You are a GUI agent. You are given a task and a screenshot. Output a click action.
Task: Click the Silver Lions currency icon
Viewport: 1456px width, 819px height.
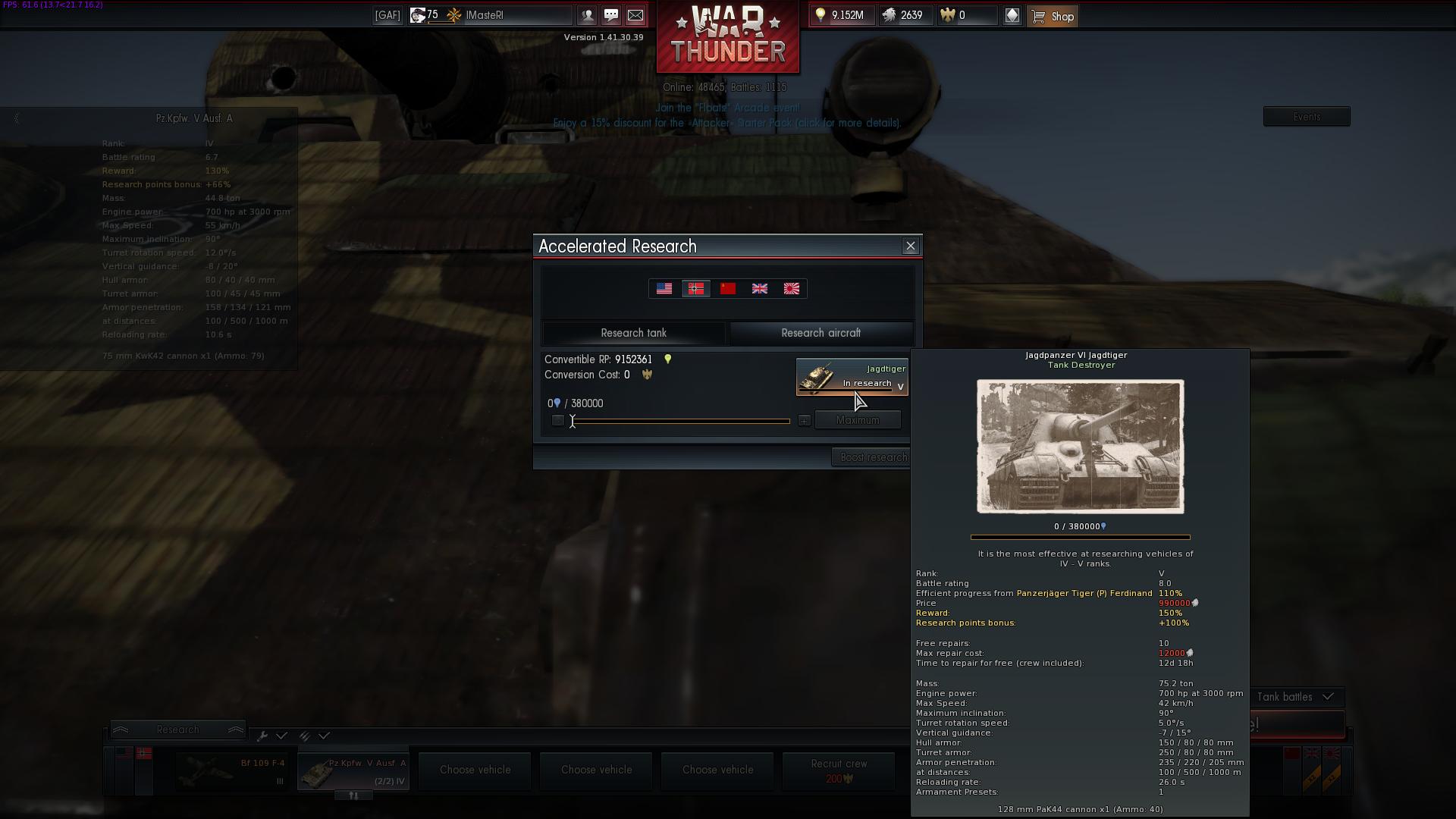[x=889, y=15]
